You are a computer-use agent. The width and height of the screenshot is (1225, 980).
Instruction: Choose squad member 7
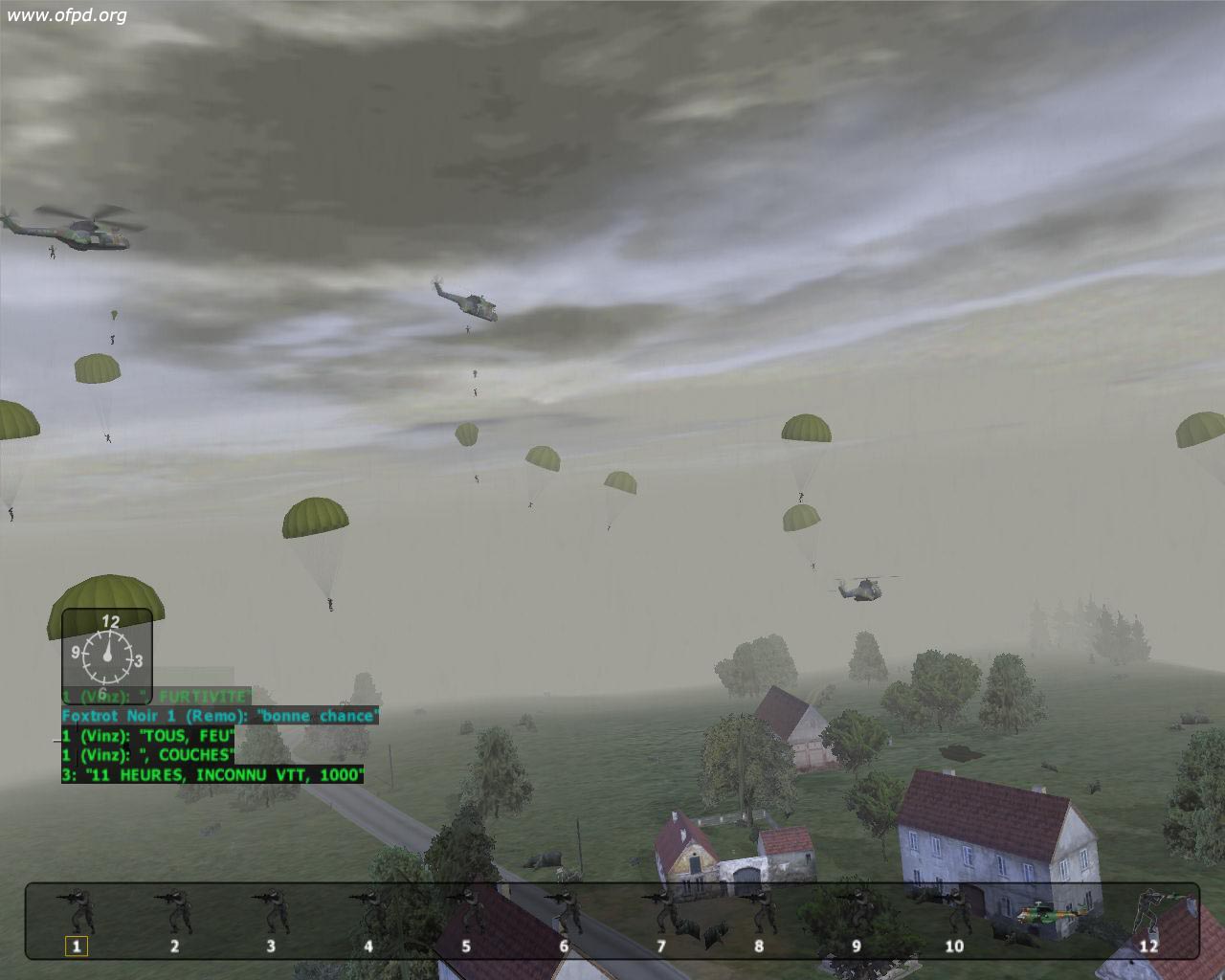click(661, 913)
